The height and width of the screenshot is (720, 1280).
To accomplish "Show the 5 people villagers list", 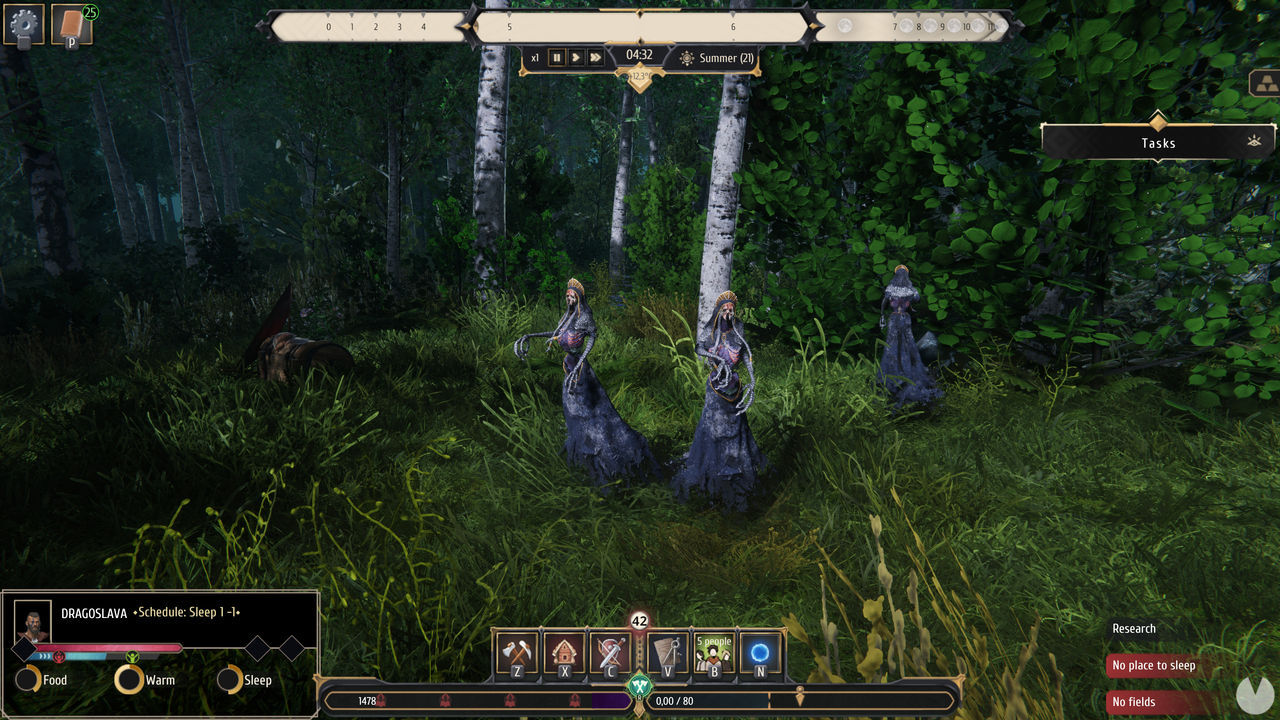I will [714, 653].
